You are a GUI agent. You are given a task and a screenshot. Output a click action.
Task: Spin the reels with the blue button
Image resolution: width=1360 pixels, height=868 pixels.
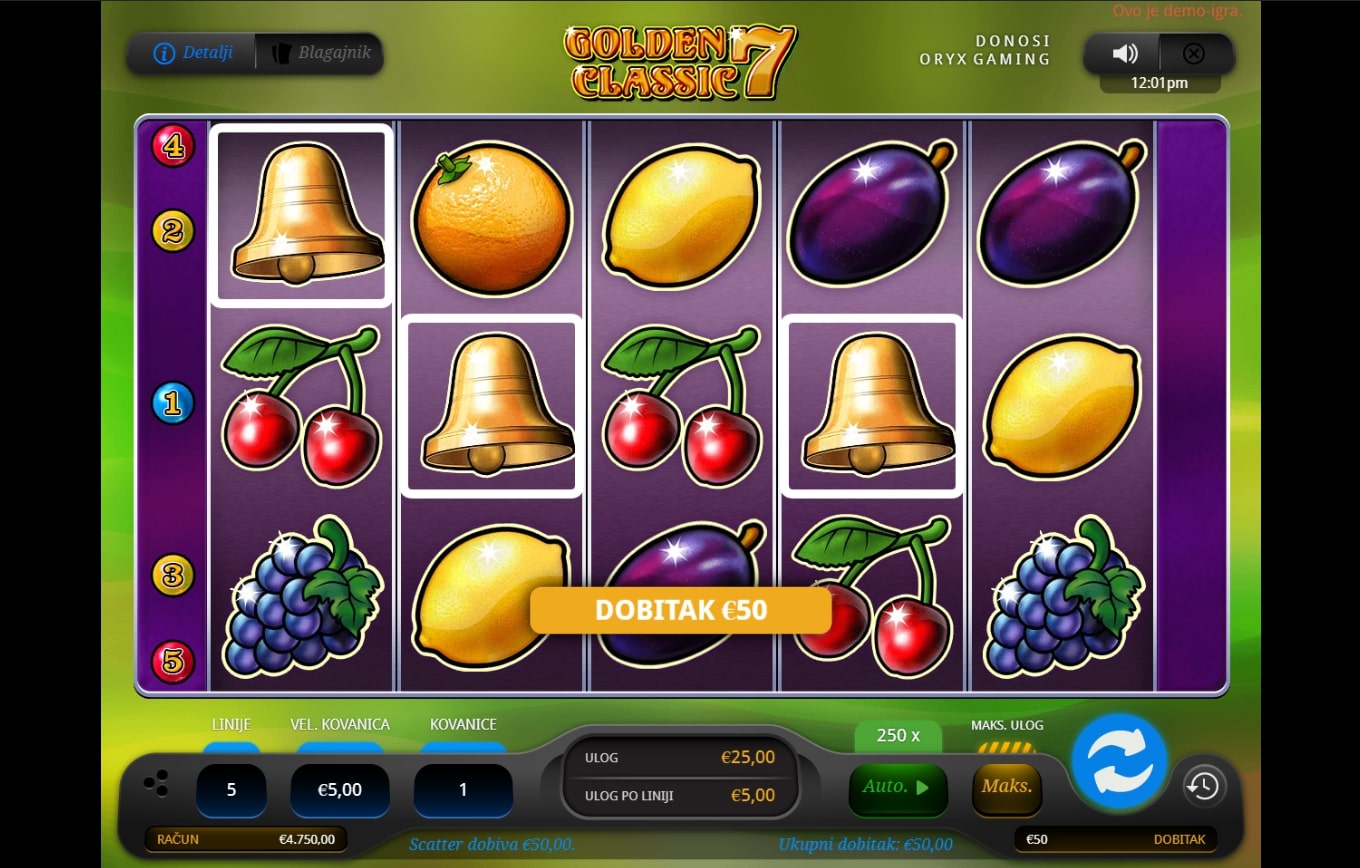[1119, 761]
